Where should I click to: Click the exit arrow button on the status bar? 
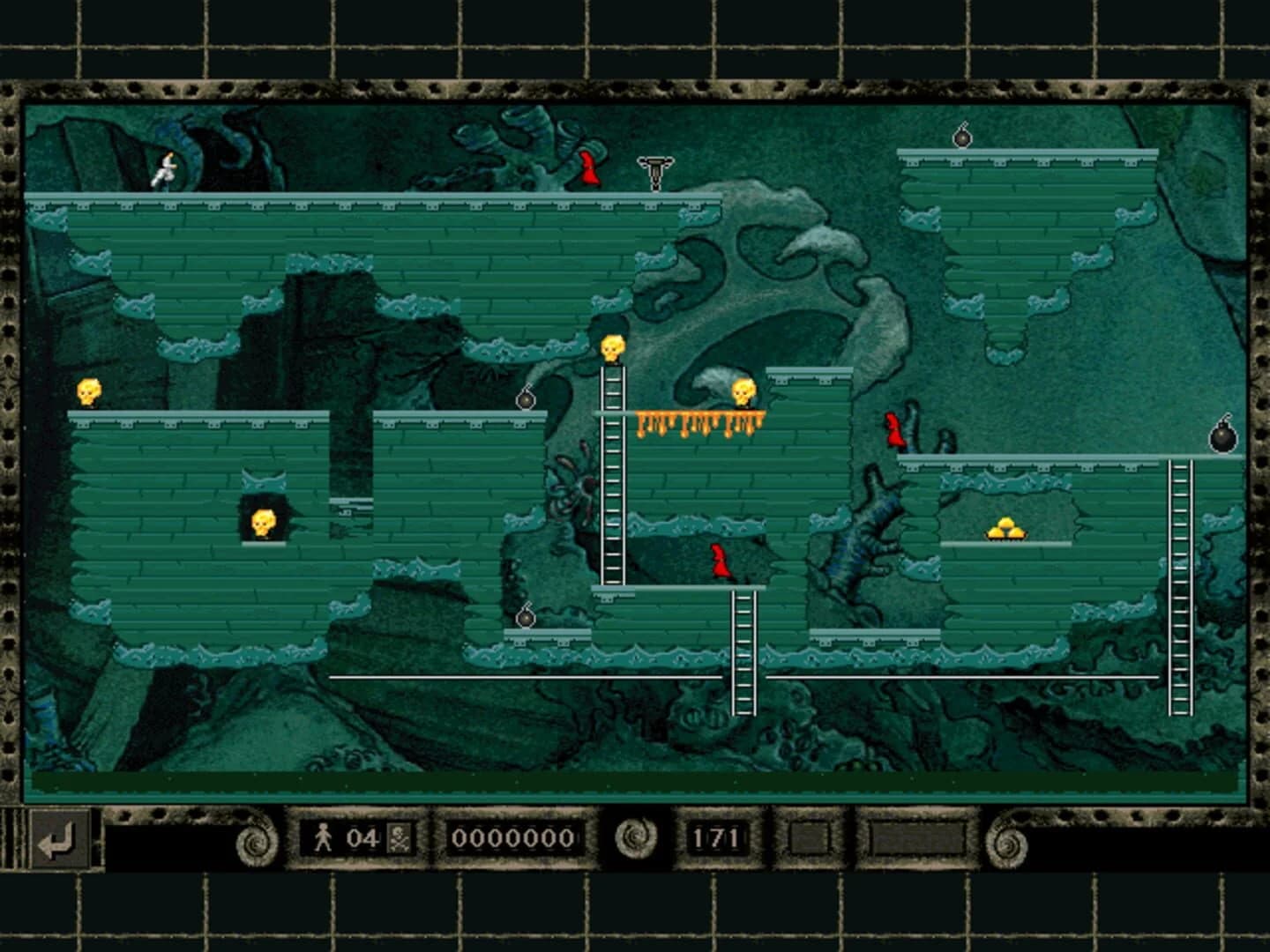[x=59, y=842]
